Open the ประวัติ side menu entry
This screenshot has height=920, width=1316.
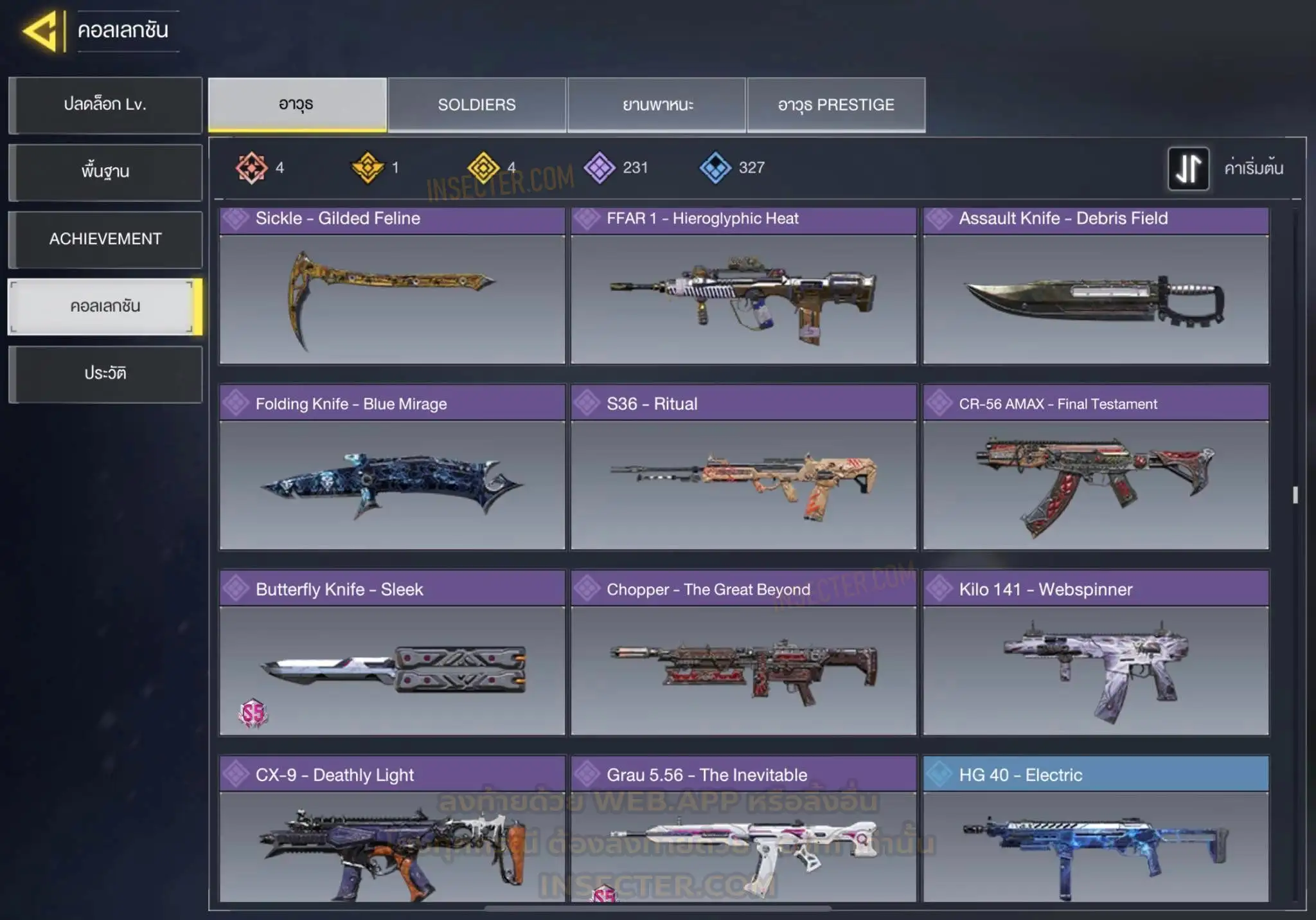coord(105,374)
